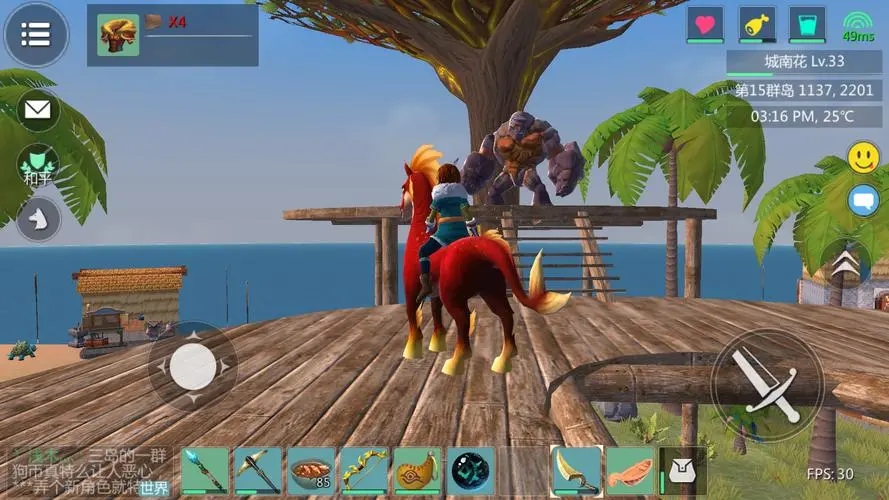Screen dimensions: 889x500
Task: Tap the virtual joystick pad
Action: [x=192, y=367]
